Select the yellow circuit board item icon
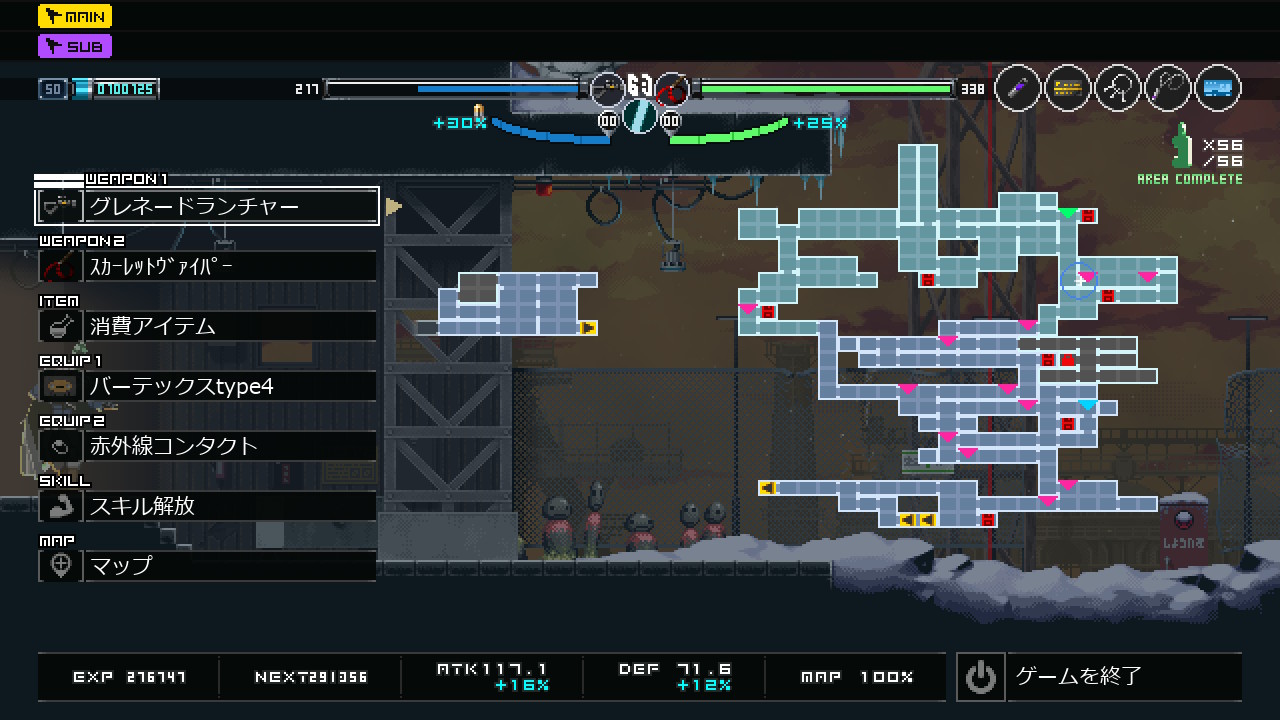 click(1068, 88)
